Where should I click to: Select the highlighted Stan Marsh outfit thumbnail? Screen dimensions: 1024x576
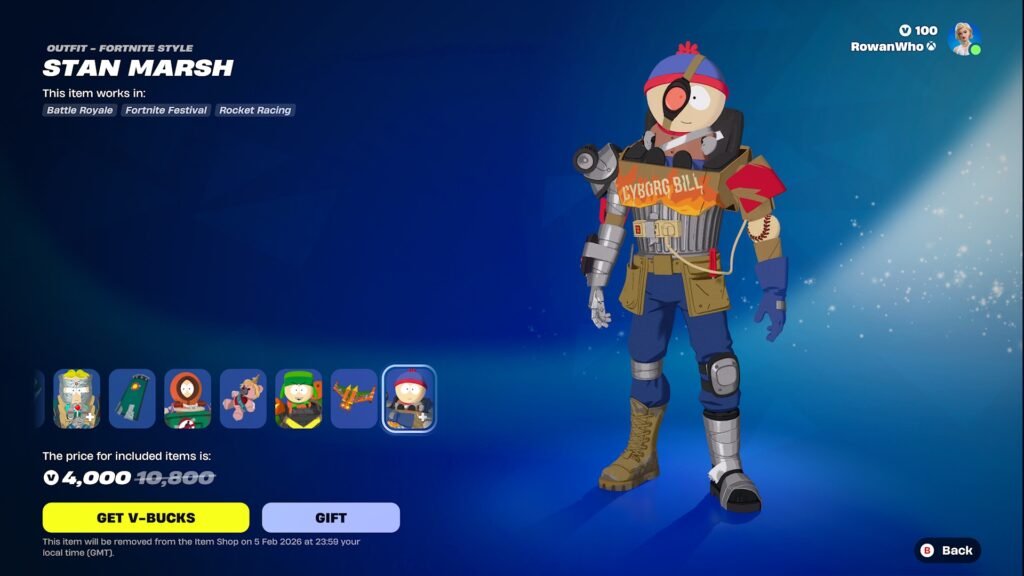coord(409,399)
